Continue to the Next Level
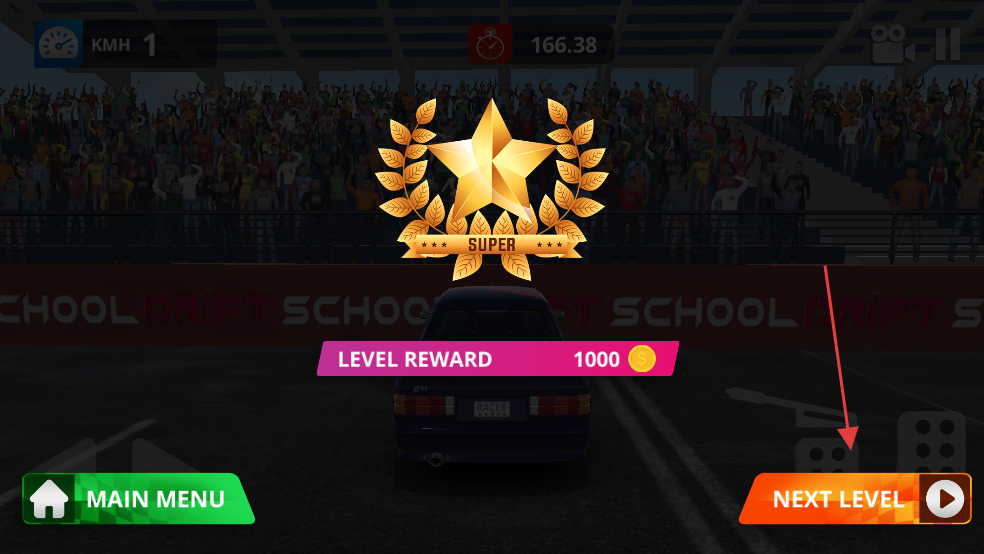Screen dimensions: 984x554 855,499
